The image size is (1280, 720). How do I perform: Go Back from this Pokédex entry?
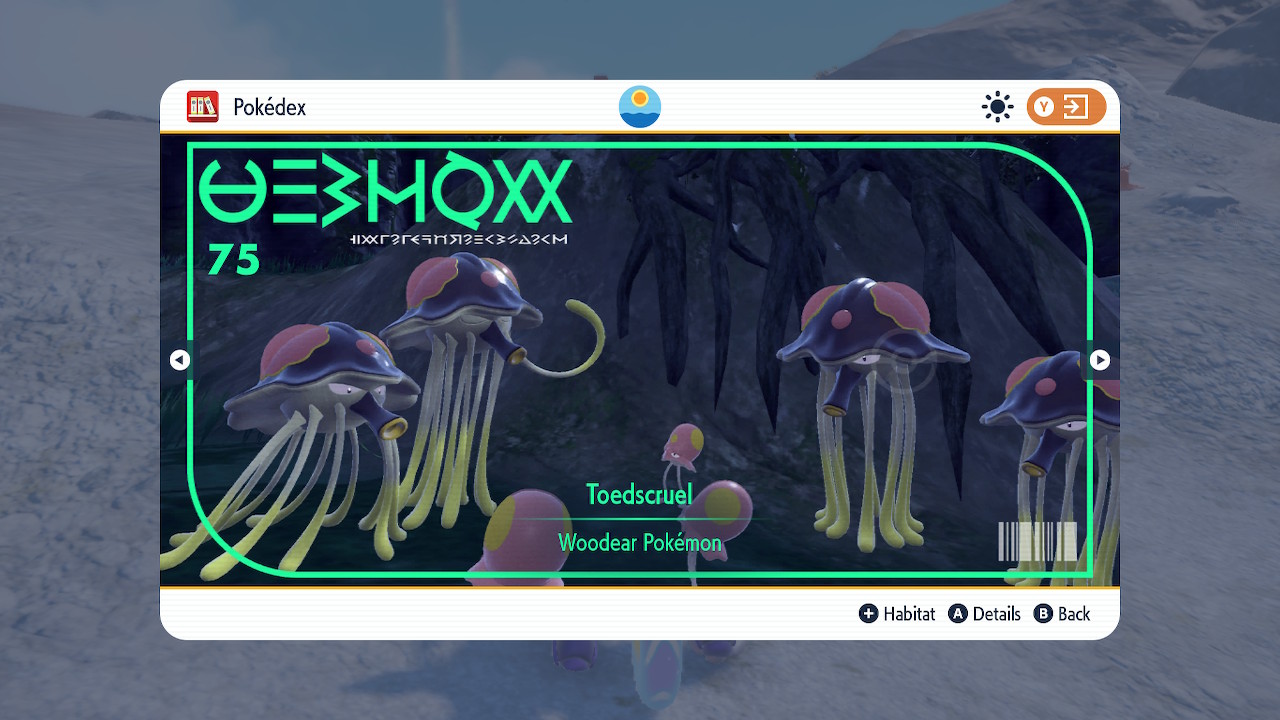tap(1062, 614)
